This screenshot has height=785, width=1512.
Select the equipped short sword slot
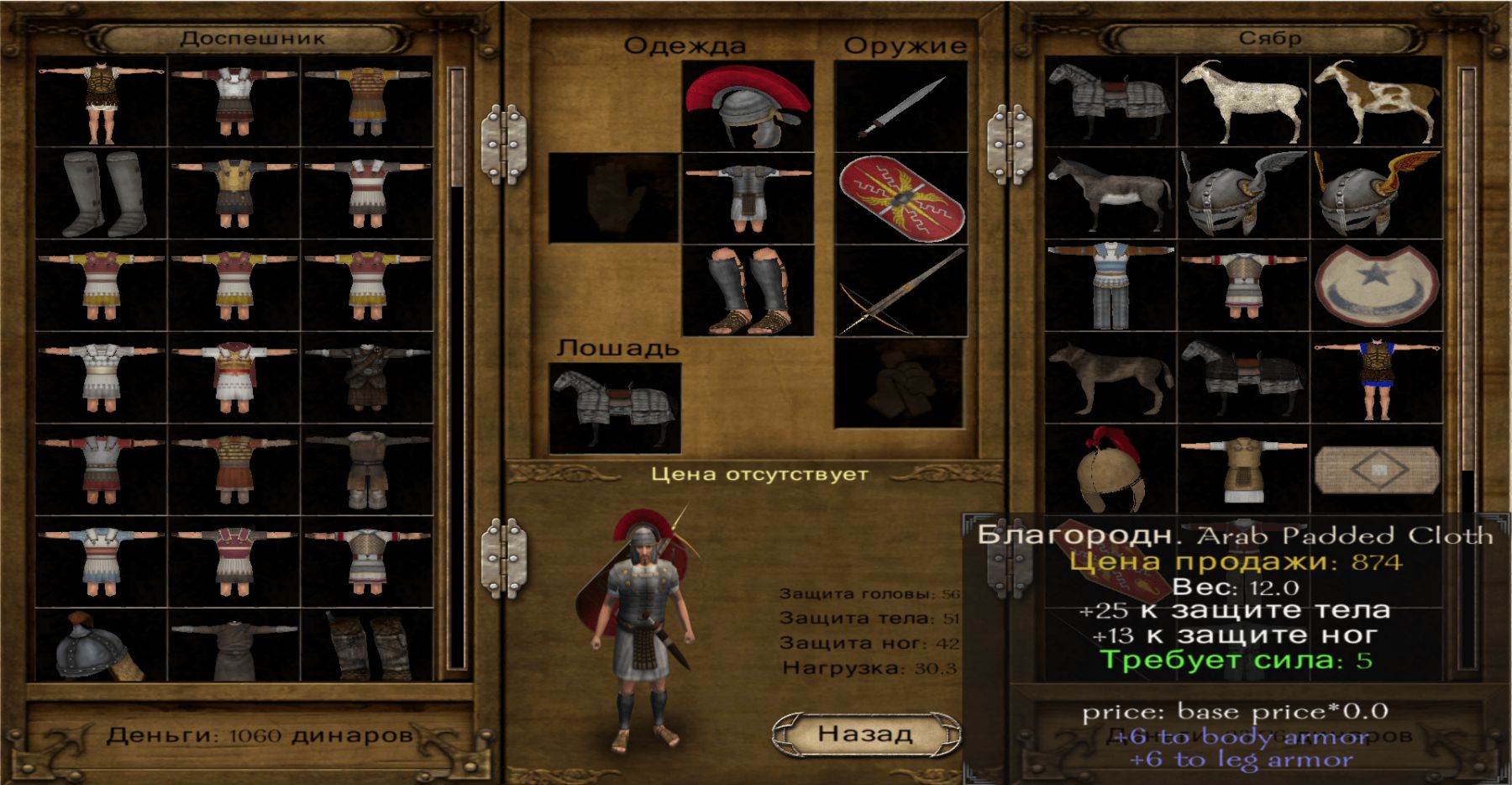(900, 107)
